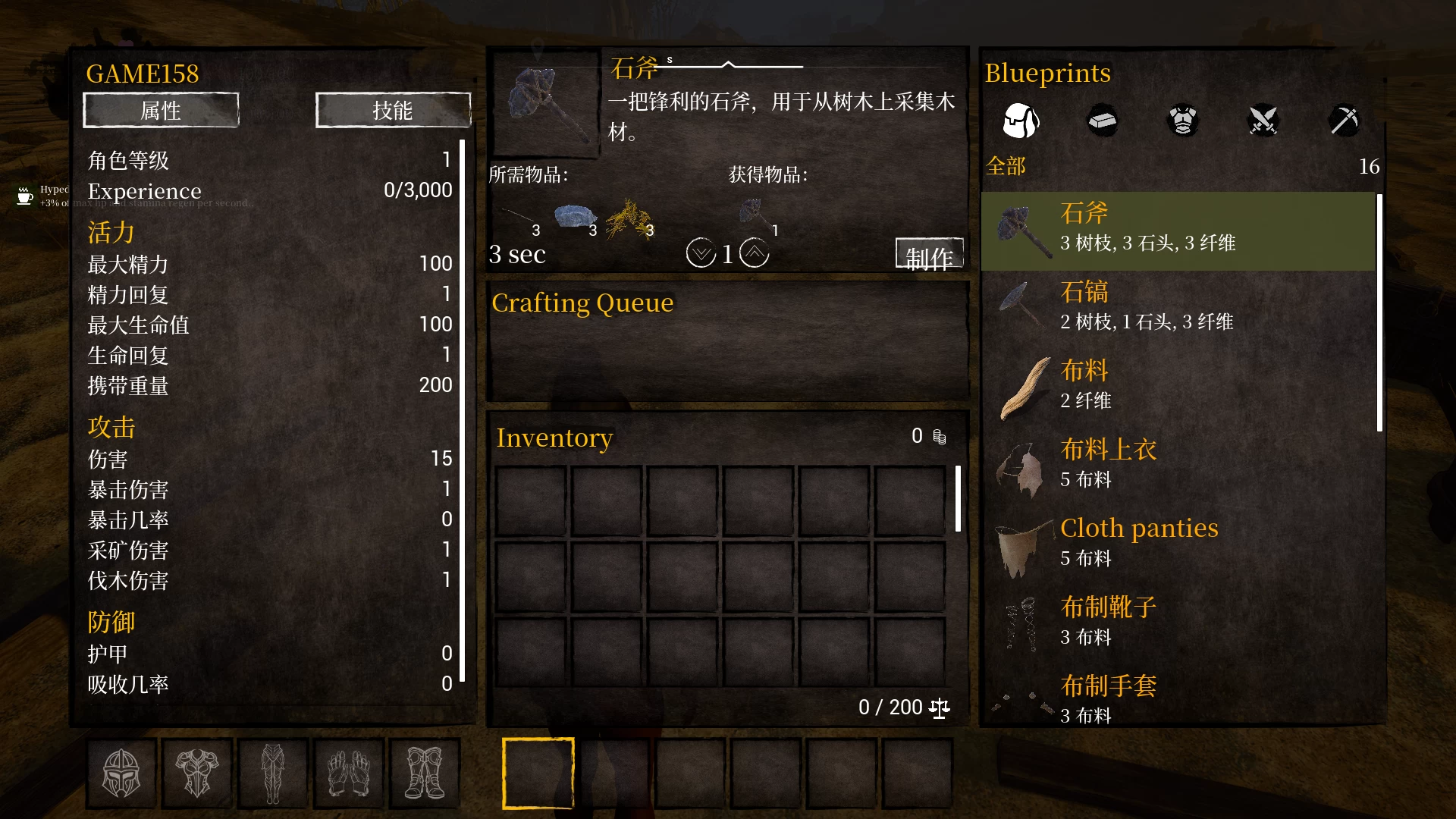Switch to the 属性 attributes tab
The image size is (1456, 819).
pyautogui.click(x=161, y=111)
